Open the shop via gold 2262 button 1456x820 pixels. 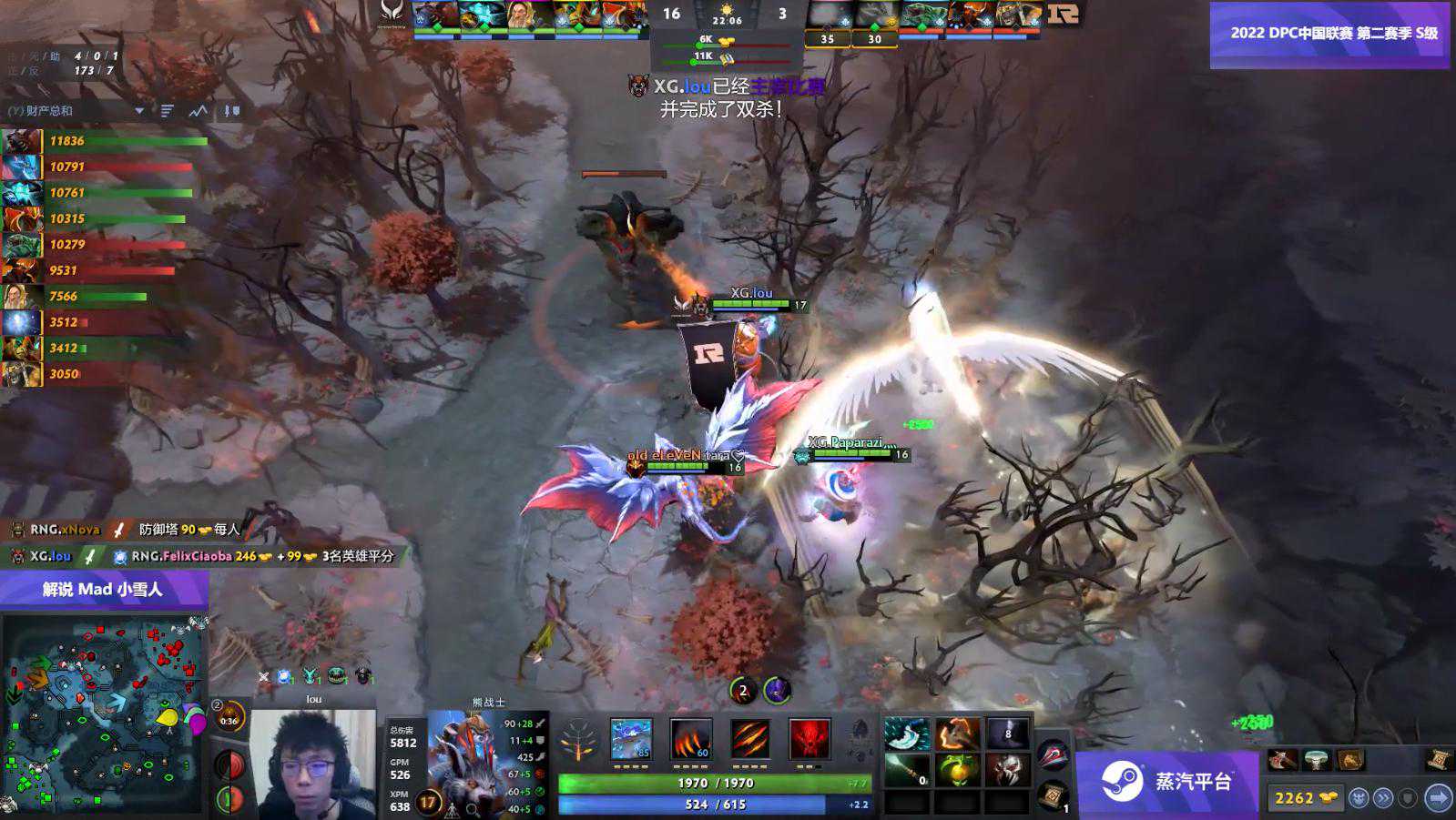1305,798
